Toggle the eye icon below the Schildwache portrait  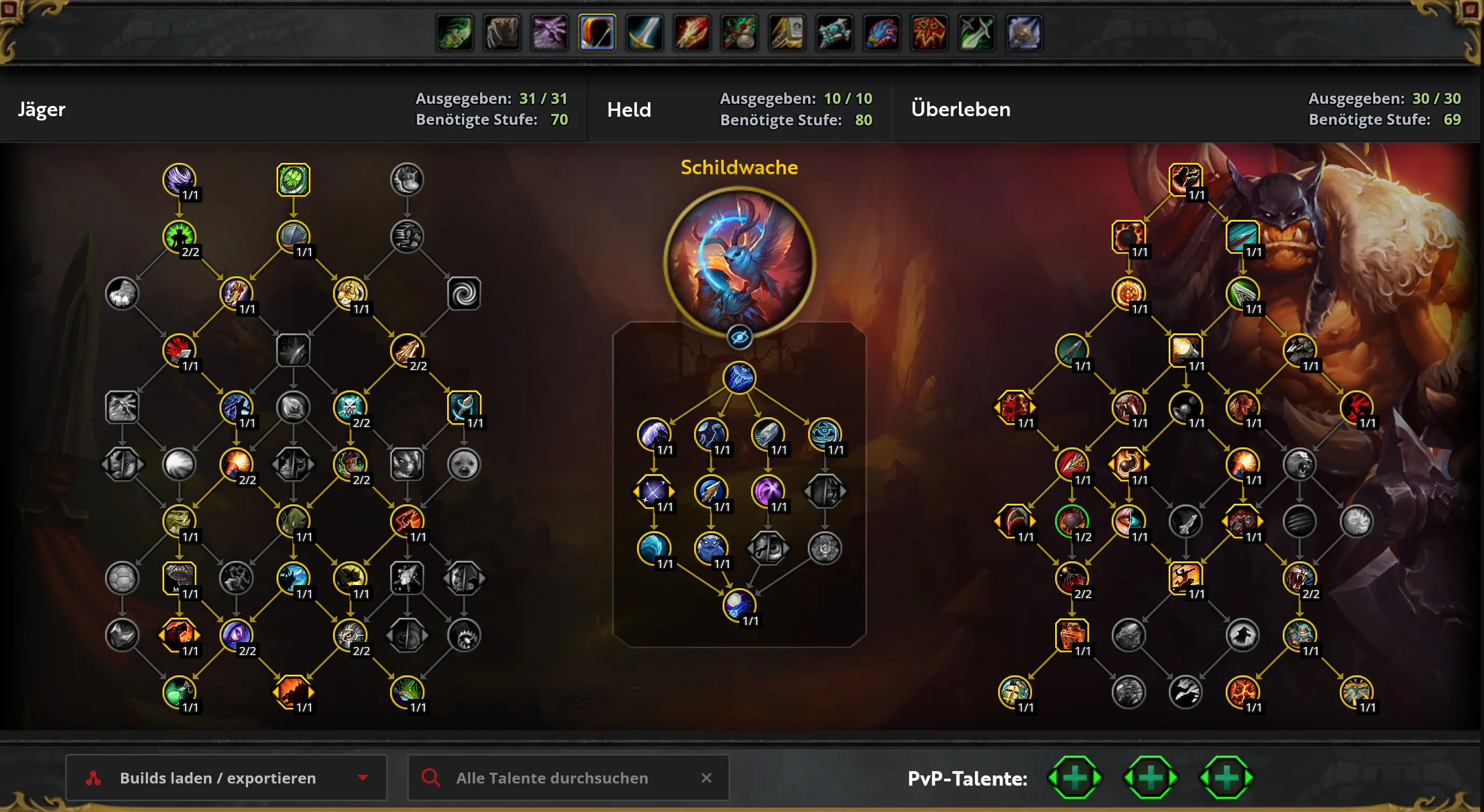(x=739, y=338)
